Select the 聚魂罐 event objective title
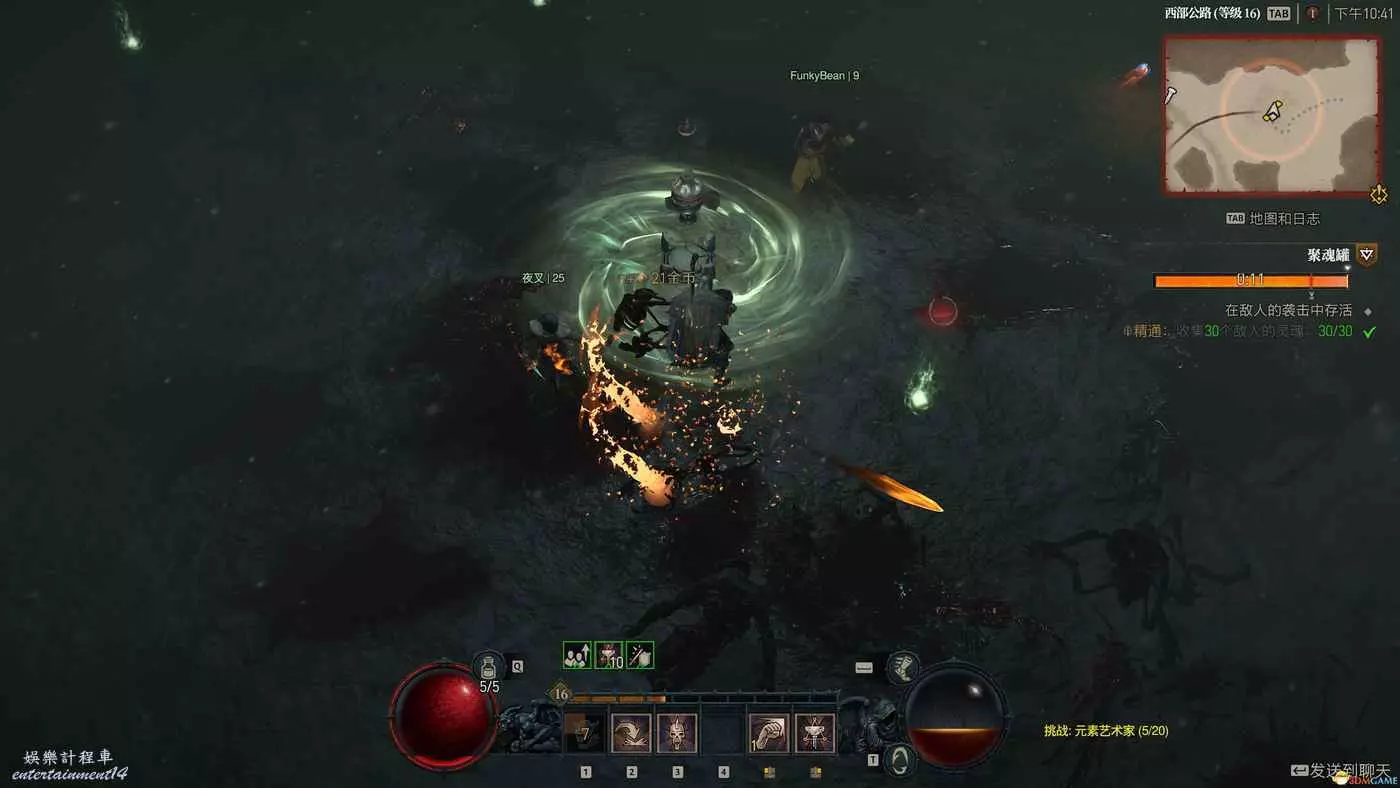Viewport: 1400px width, 788px height. pos(1328,255)
